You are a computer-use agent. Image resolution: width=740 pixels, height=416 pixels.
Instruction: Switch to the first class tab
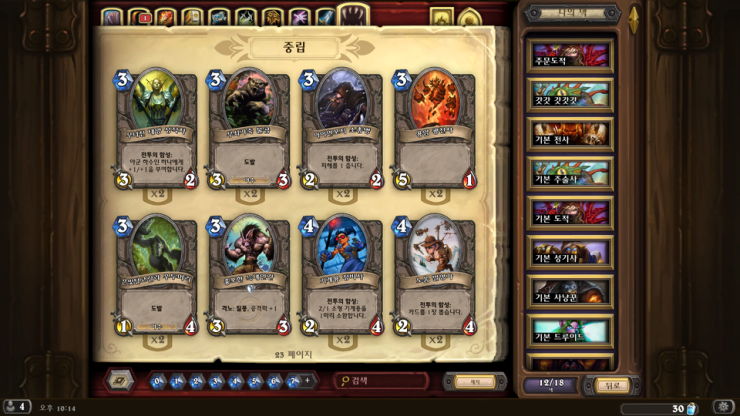coord(111,17)
